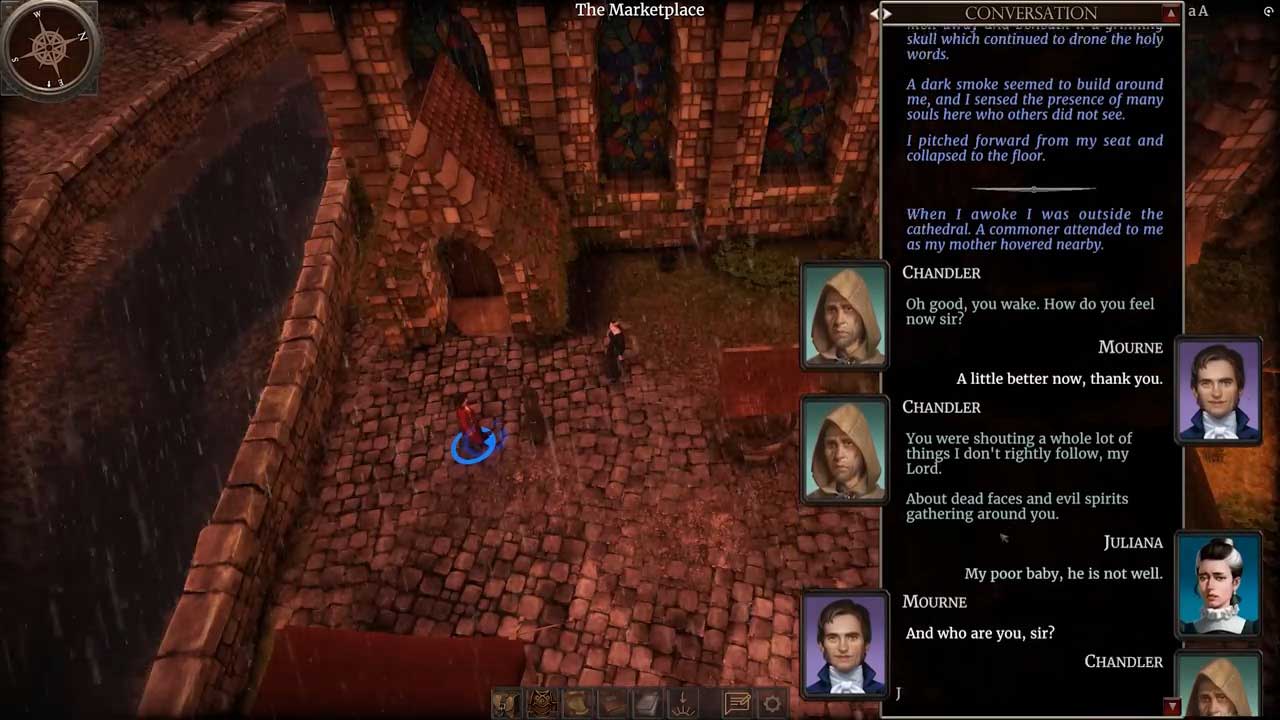1280x720 pixels.
Task: Open the armor chestplate icon in the toolbar
Action: (543, 703)
